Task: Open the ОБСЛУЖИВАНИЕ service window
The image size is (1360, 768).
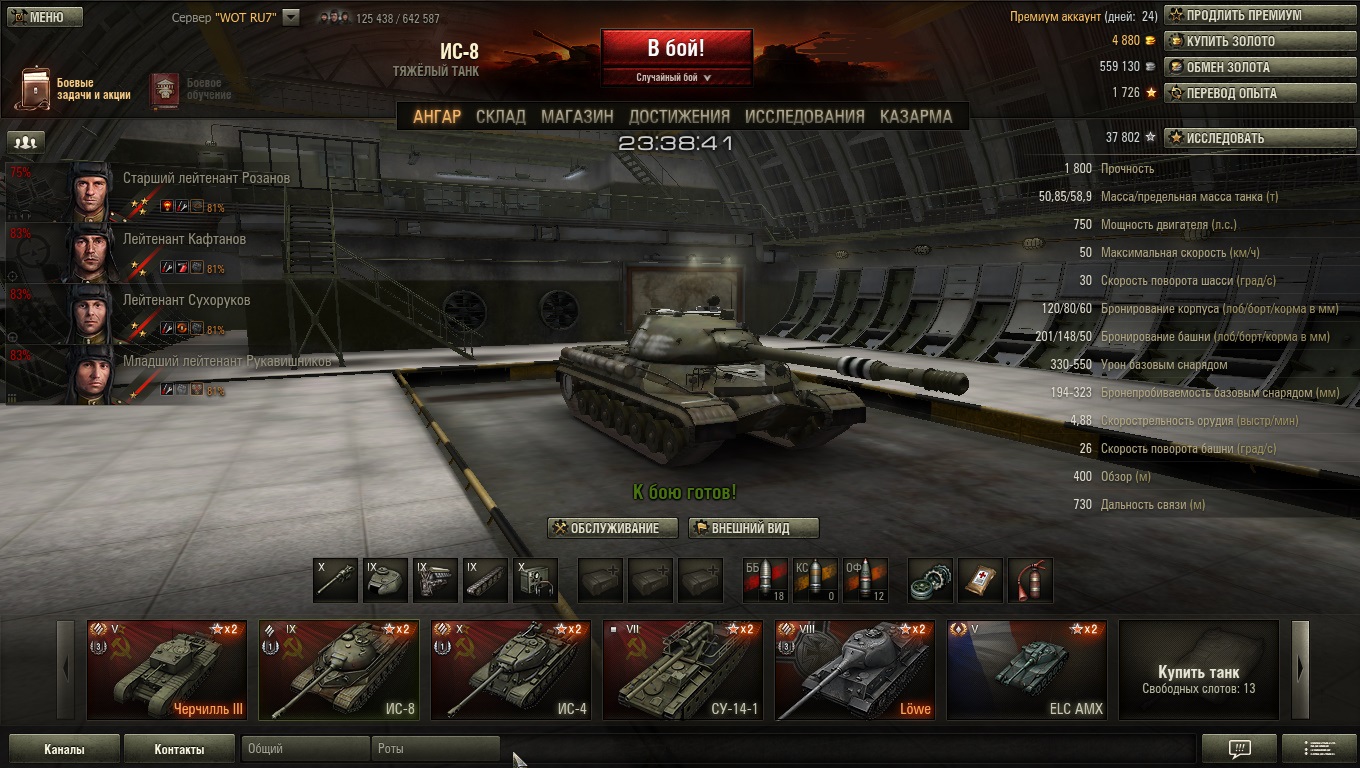Action: tap(613, 528)
